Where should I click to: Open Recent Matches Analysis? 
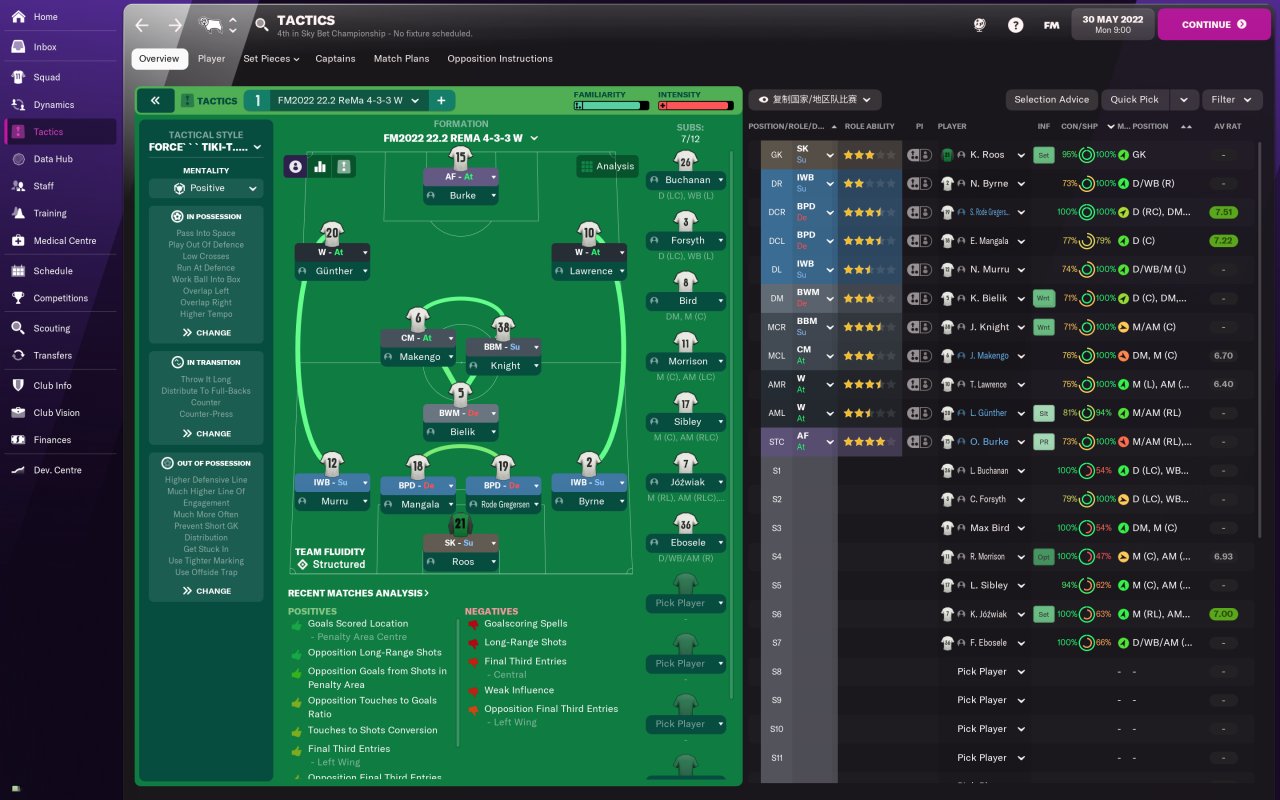tap(358, 593)
